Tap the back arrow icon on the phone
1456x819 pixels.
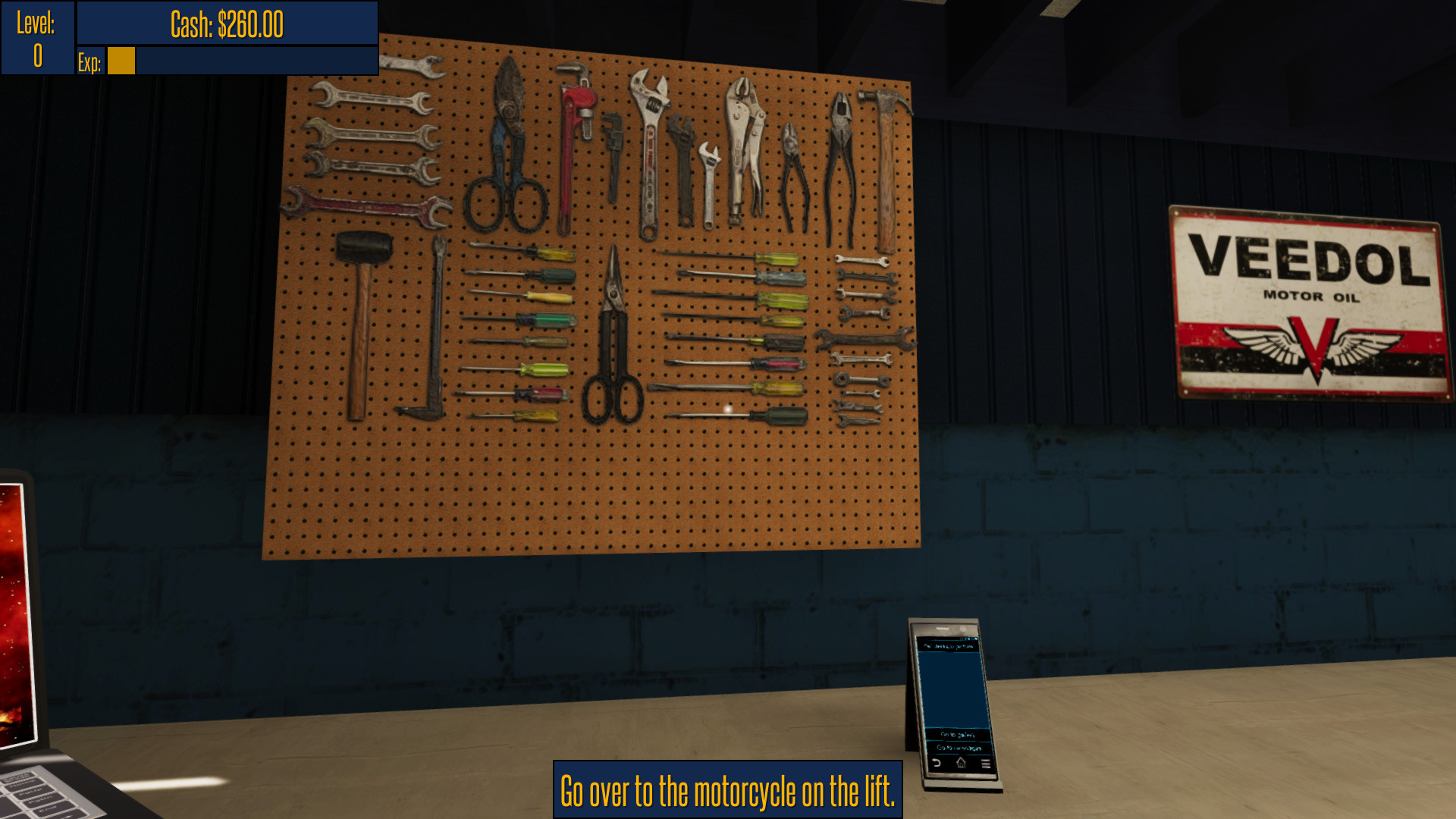click(x=936, y=763)
